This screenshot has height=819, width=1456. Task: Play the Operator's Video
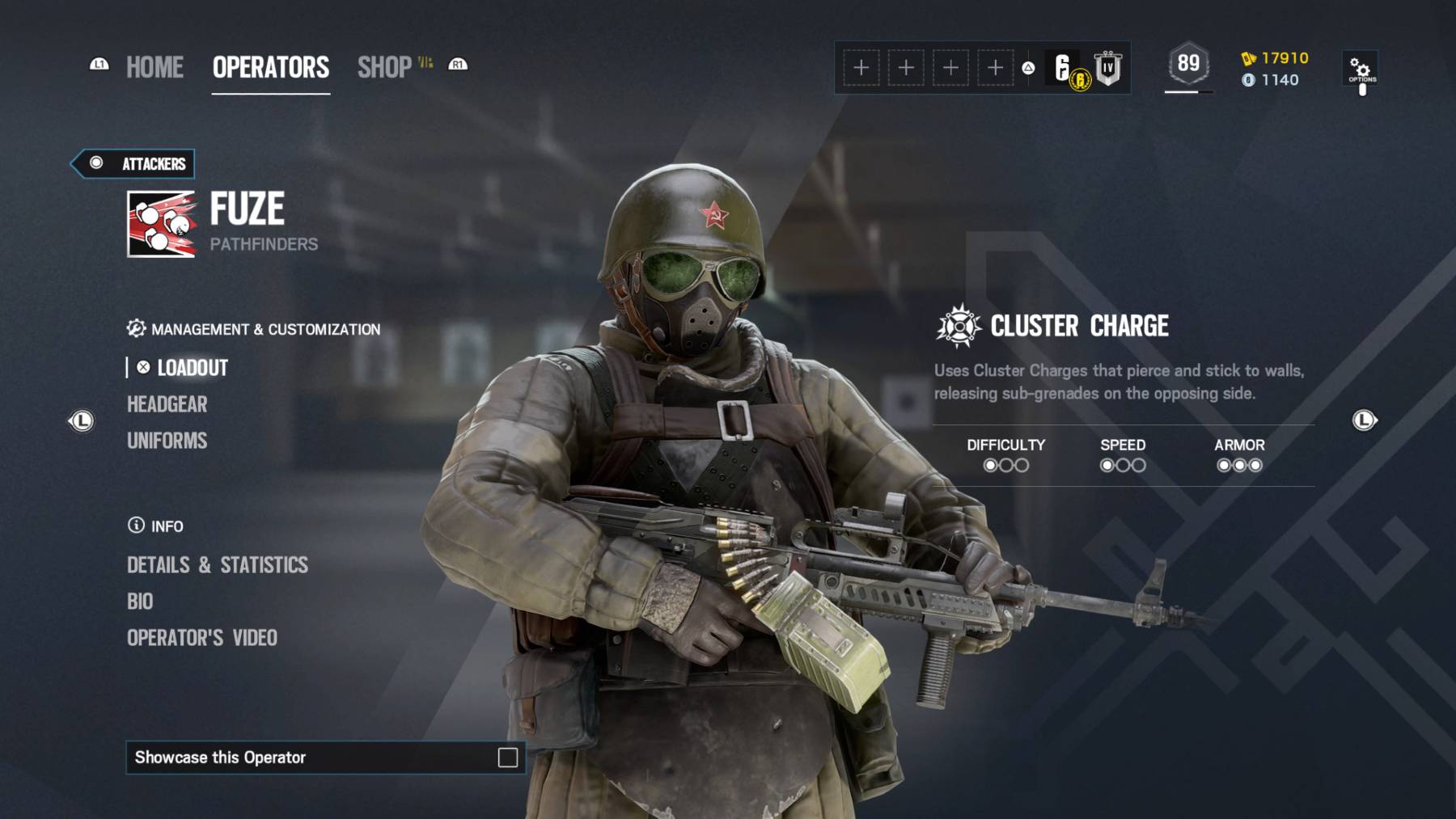(x=201, y=638)
